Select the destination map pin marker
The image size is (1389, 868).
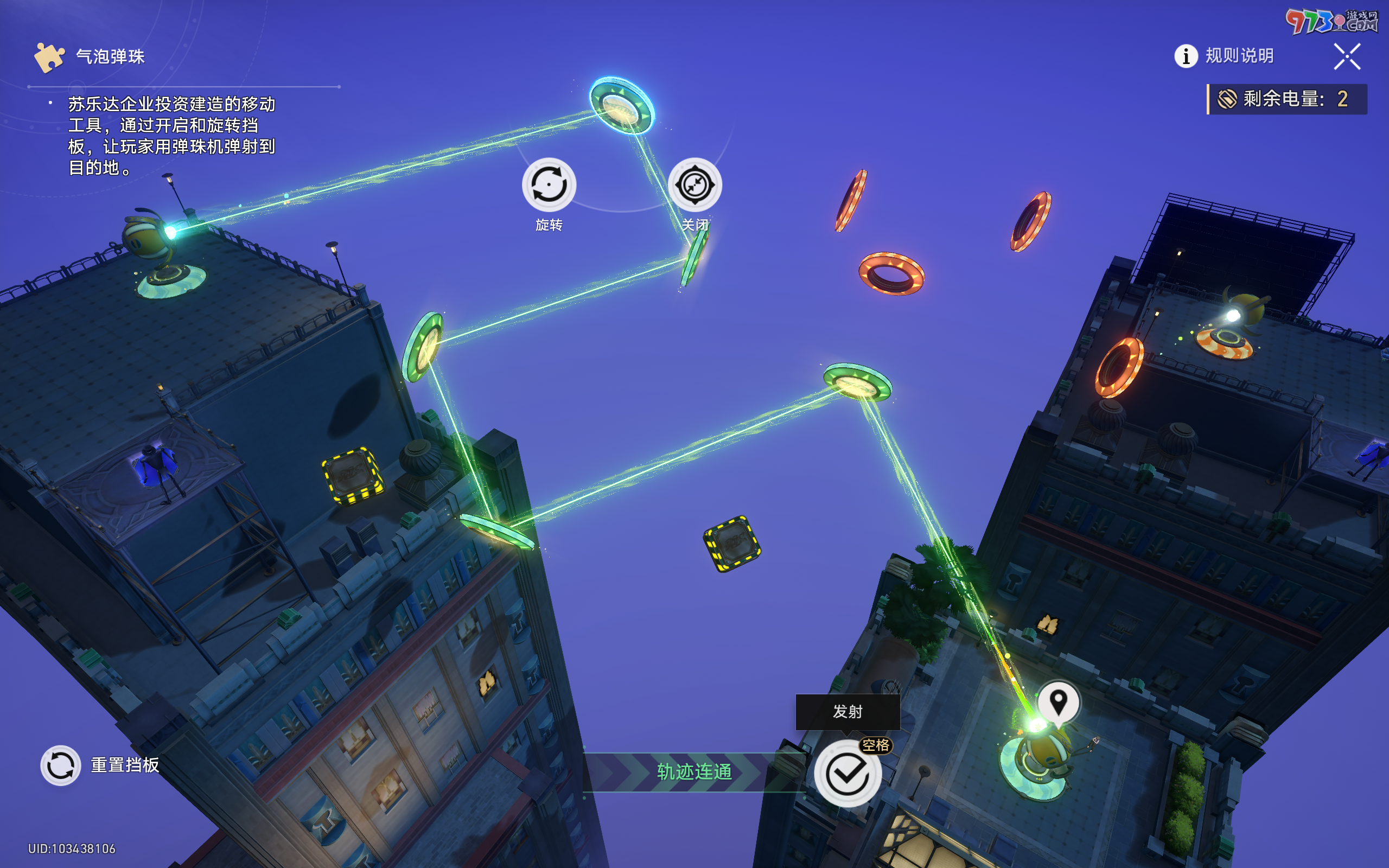coord(1058,701)
